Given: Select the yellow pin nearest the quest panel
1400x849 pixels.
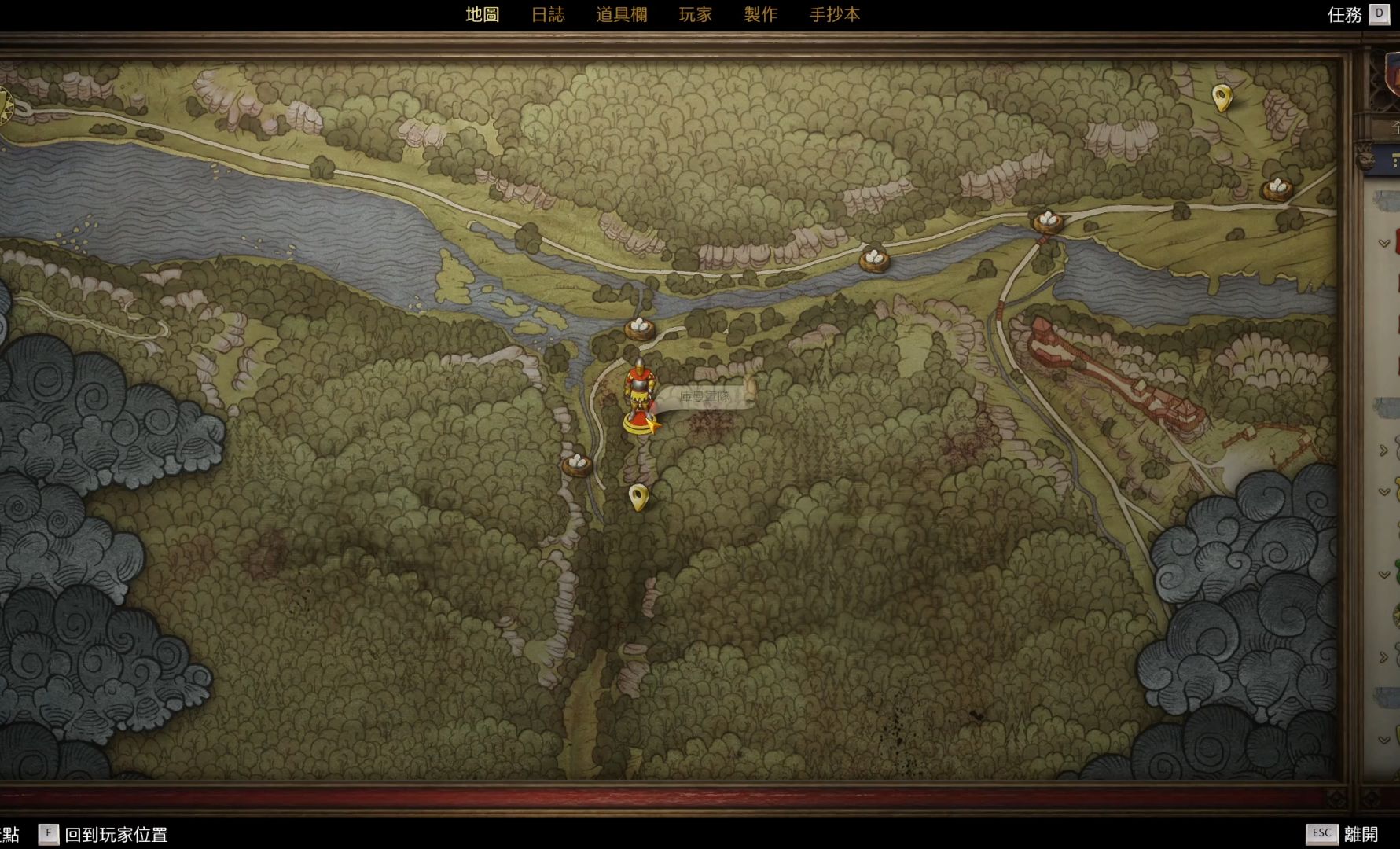Looking at the screenshot, I should tap(1221, 98).
